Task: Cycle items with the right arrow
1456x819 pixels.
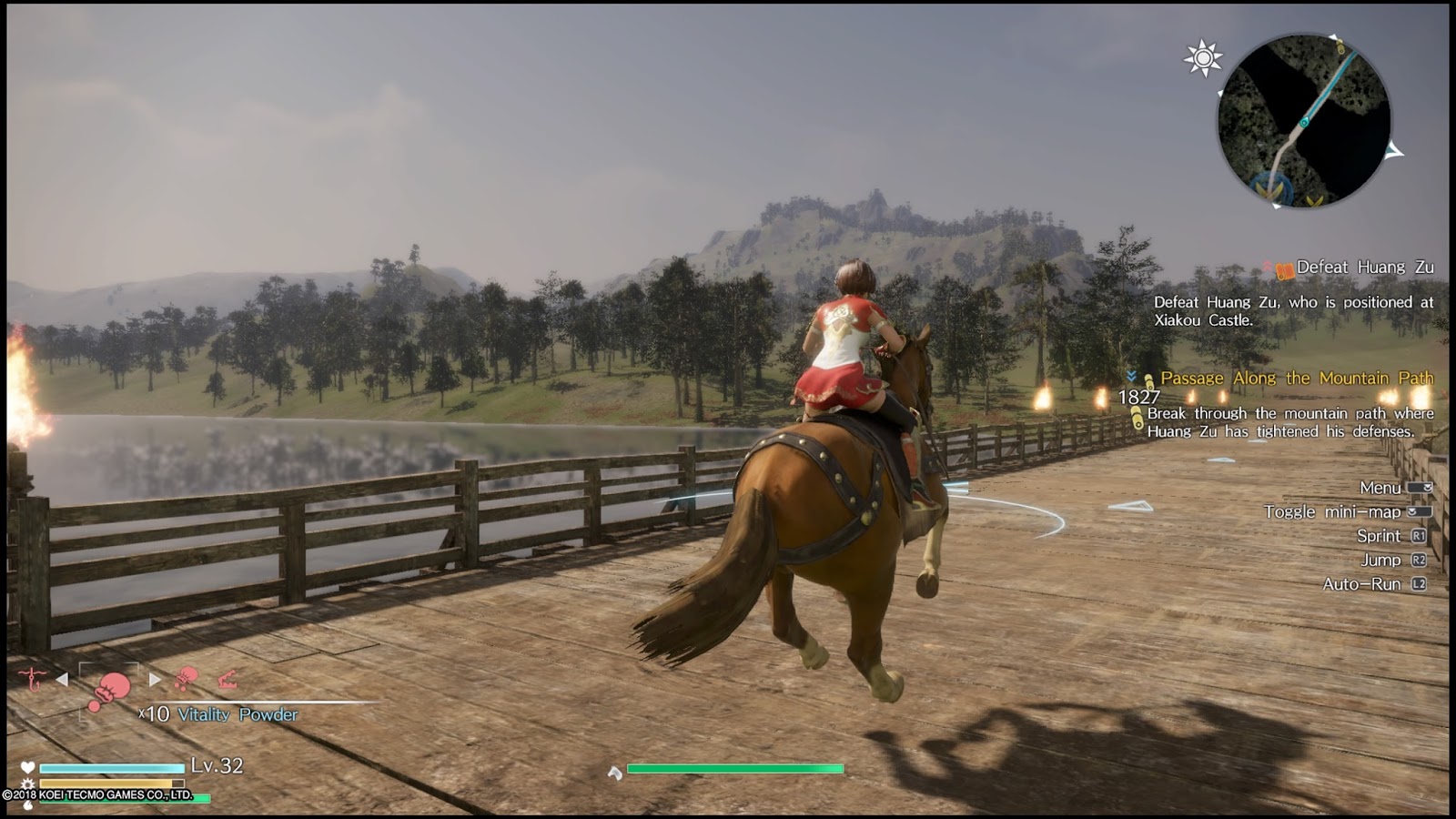Action: [x=155, y=679]
